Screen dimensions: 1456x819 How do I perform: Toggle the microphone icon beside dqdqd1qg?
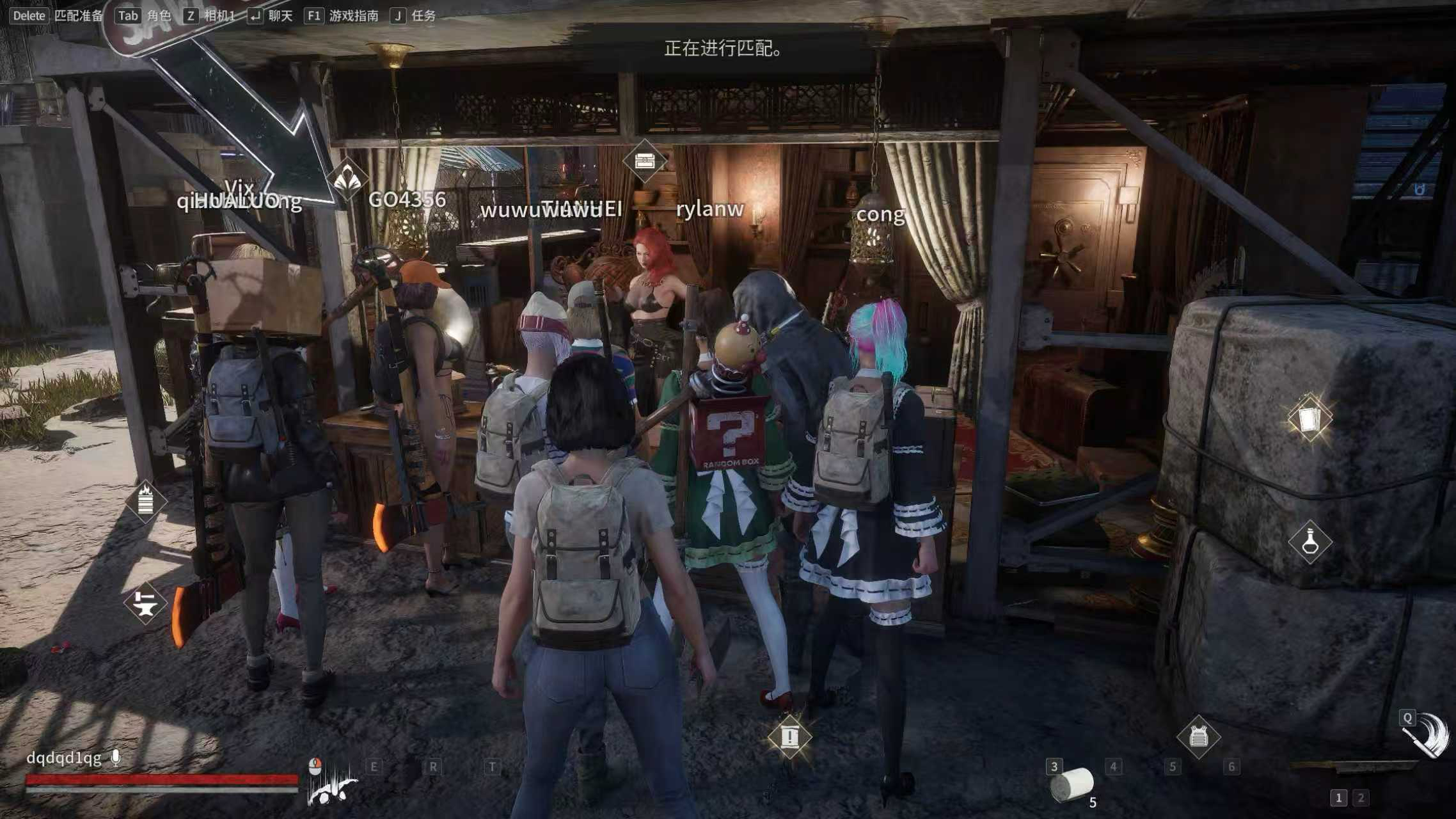[x=116, y=758]
